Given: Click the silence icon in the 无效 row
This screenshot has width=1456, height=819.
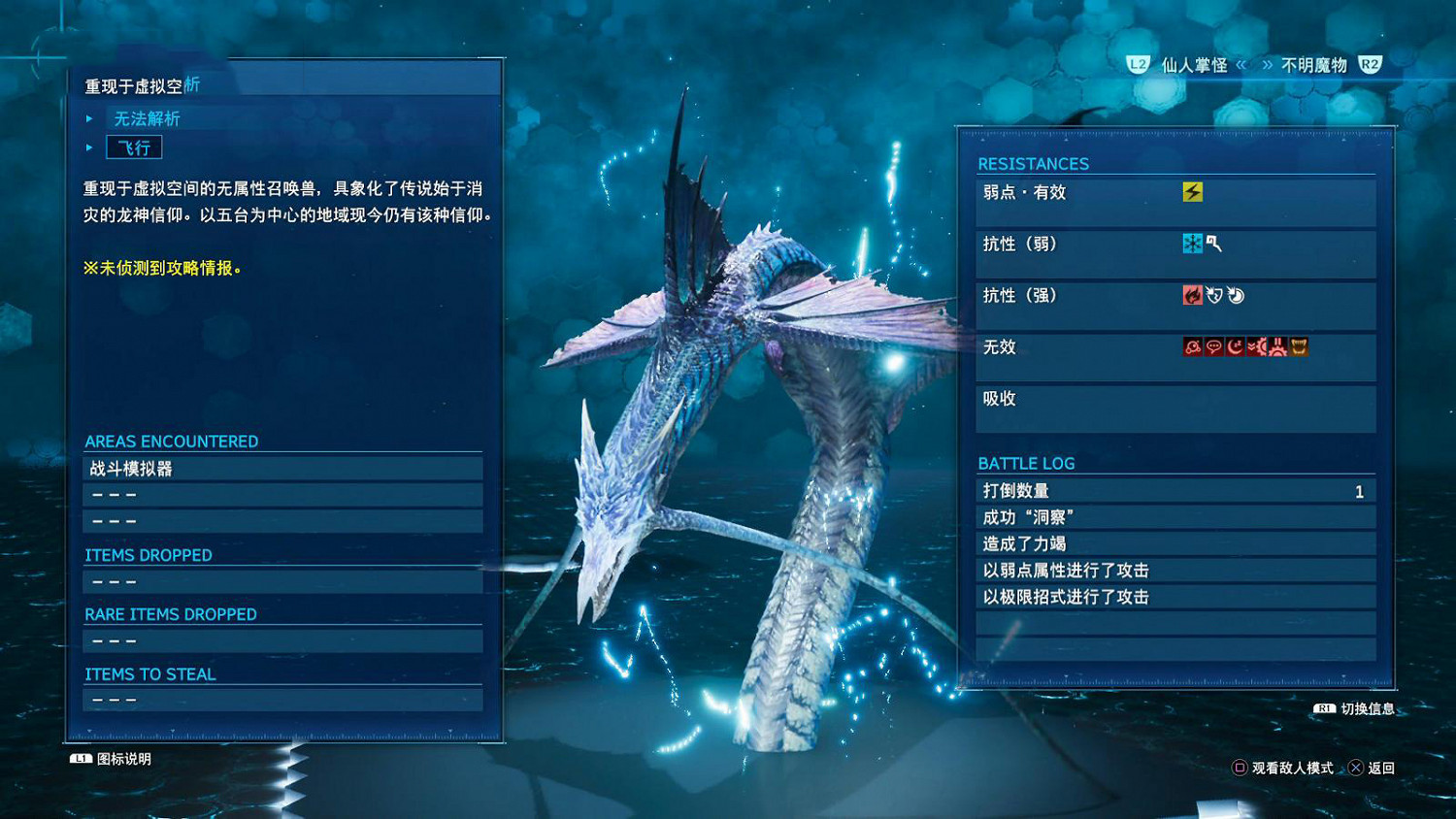Looking at the screenshot, I should click(x=1212, y=346).
